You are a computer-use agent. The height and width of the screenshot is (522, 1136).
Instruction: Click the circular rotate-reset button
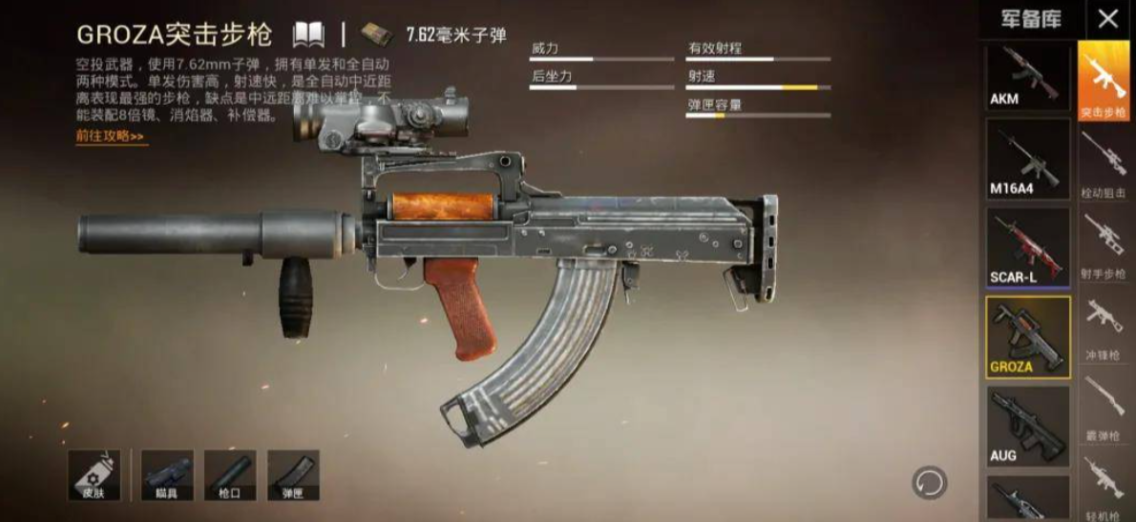click(929, 483)
